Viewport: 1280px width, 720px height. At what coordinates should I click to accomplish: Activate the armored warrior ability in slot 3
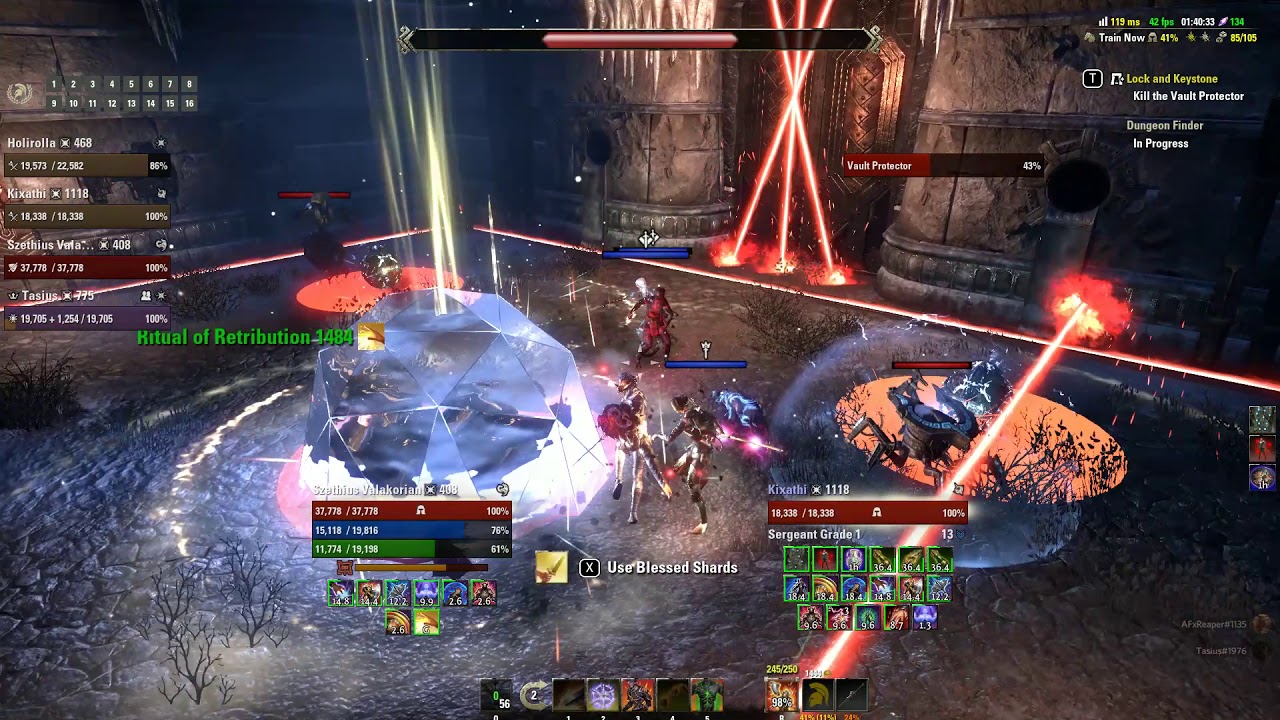637,694
